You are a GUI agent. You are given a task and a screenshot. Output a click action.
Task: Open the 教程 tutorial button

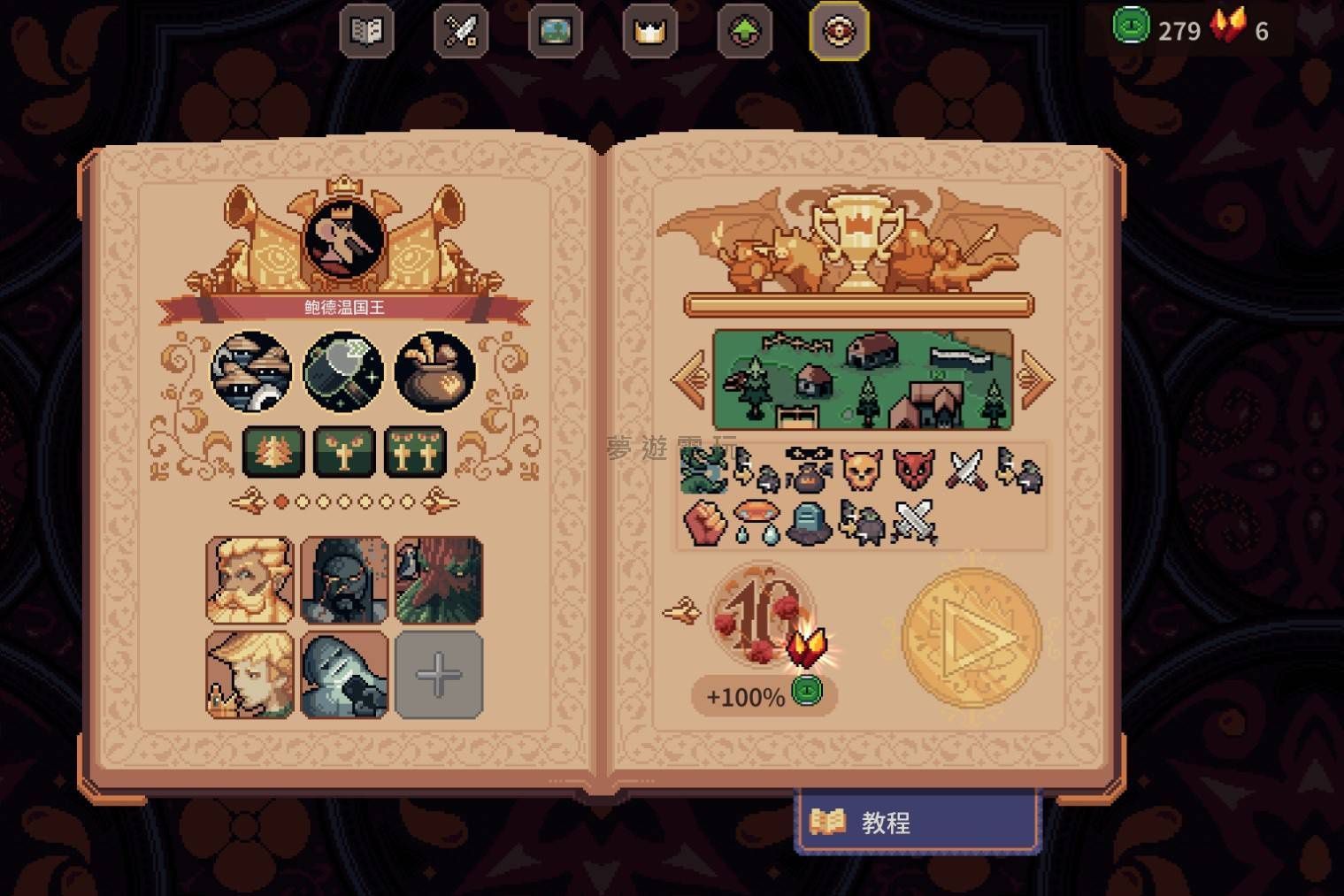point(918,823)
